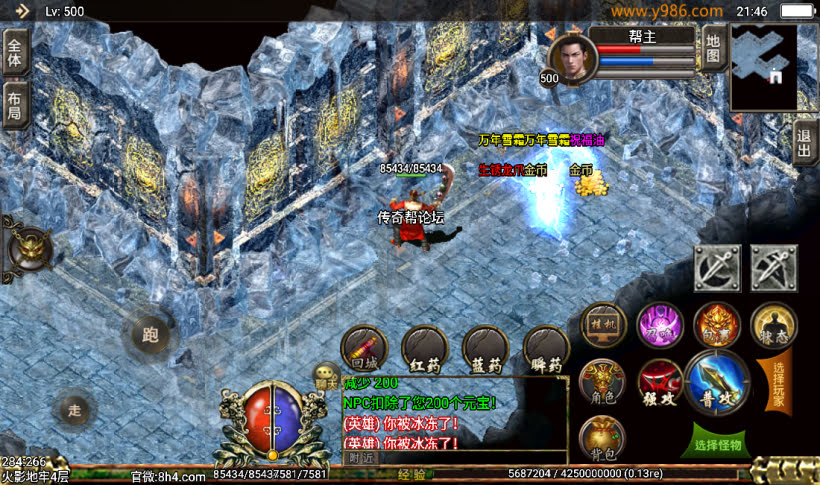Tap the green 选择怪物 select monster button

tap(718, 444)
